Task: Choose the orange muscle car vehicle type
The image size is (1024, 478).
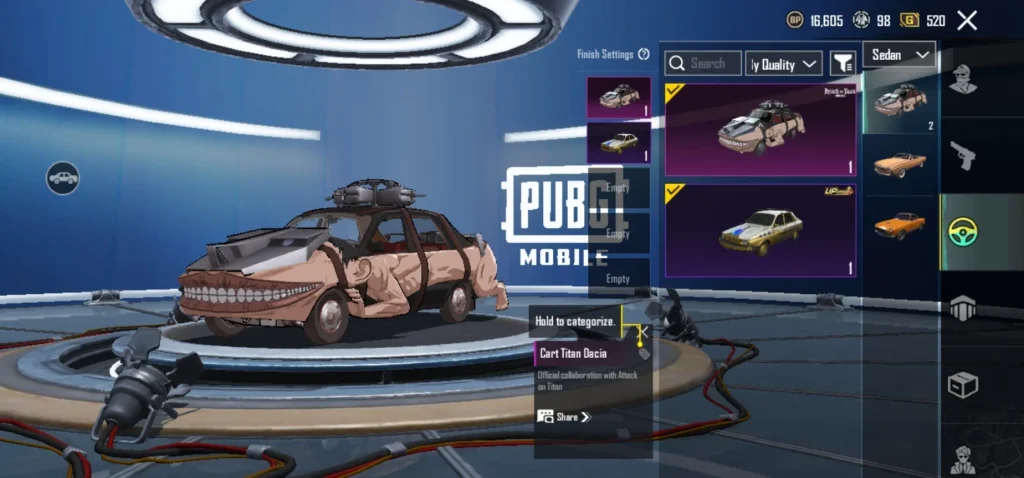Action: tap(900, 224)
